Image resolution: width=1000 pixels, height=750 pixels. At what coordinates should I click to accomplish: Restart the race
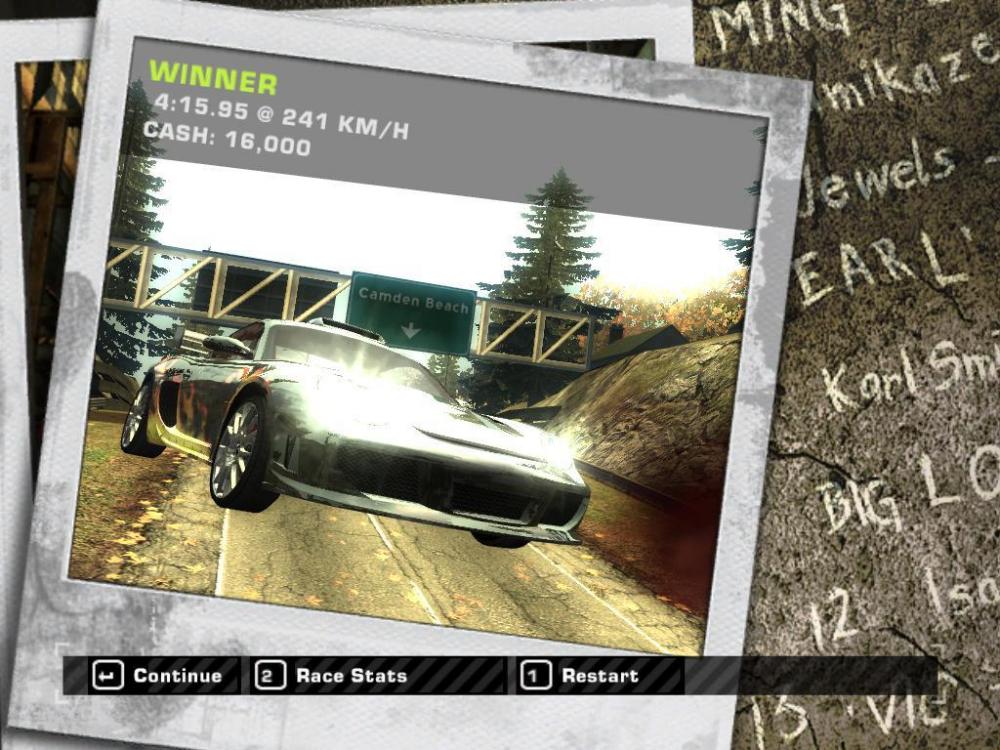point(582,676)
